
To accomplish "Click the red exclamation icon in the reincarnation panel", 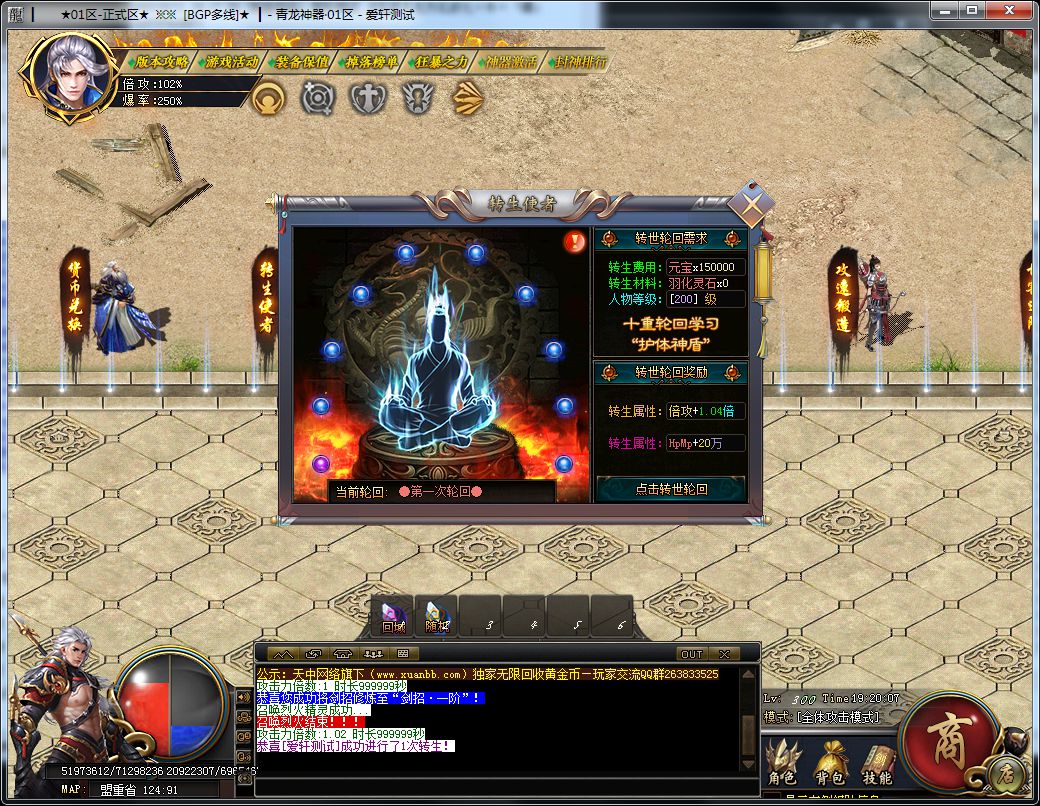I will coord(574,241).
